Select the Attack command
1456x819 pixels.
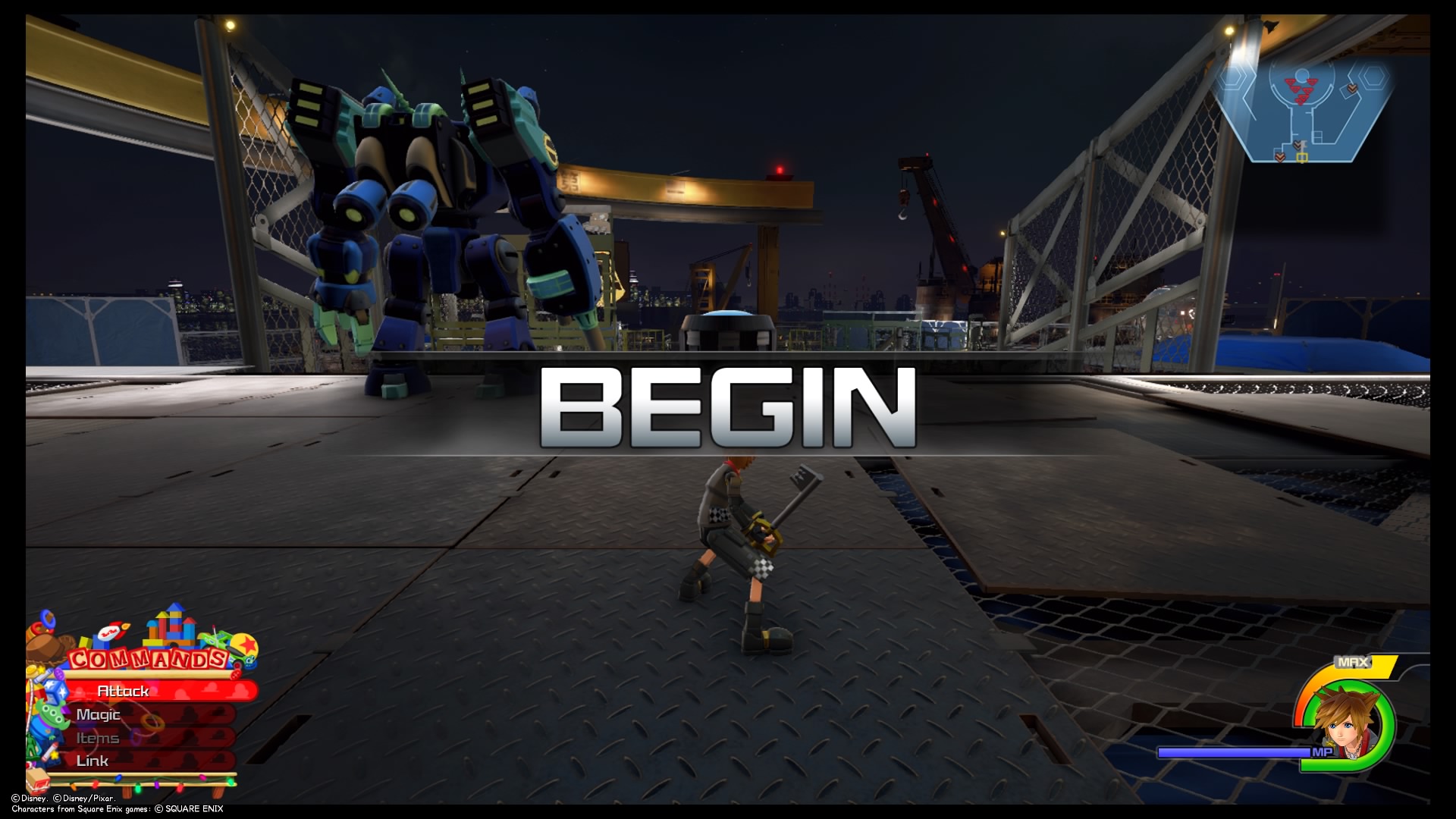pyautogui.click(x=125, y=691)
